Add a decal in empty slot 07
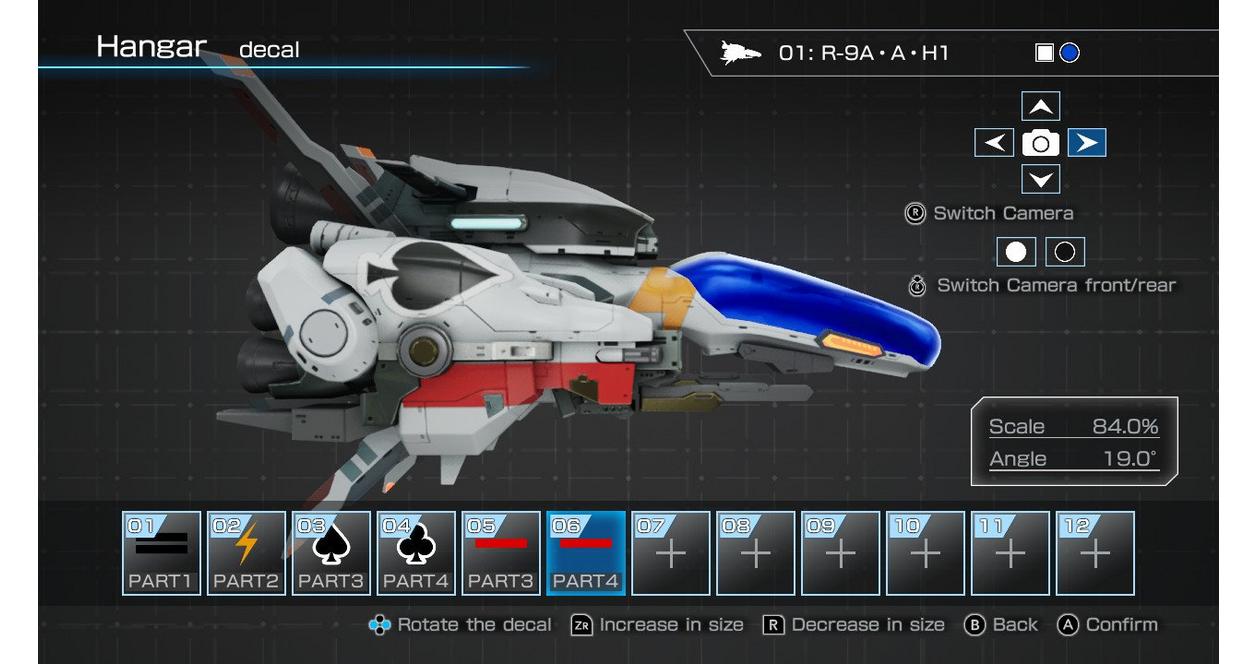This screenshot has width=1256, height=664. (671, 553)
